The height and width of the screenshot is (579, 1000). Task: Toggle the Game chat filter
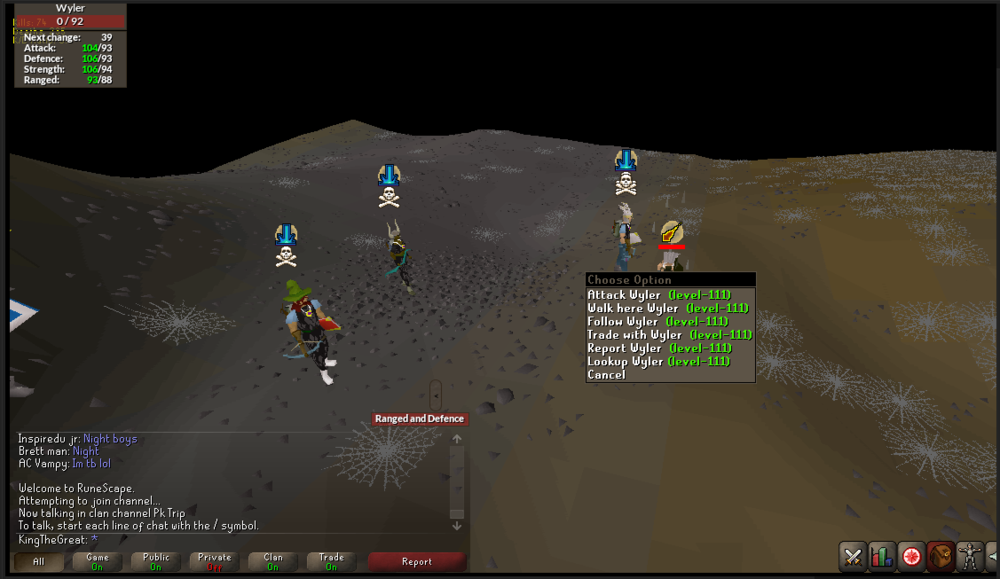[x=98, y=562]
